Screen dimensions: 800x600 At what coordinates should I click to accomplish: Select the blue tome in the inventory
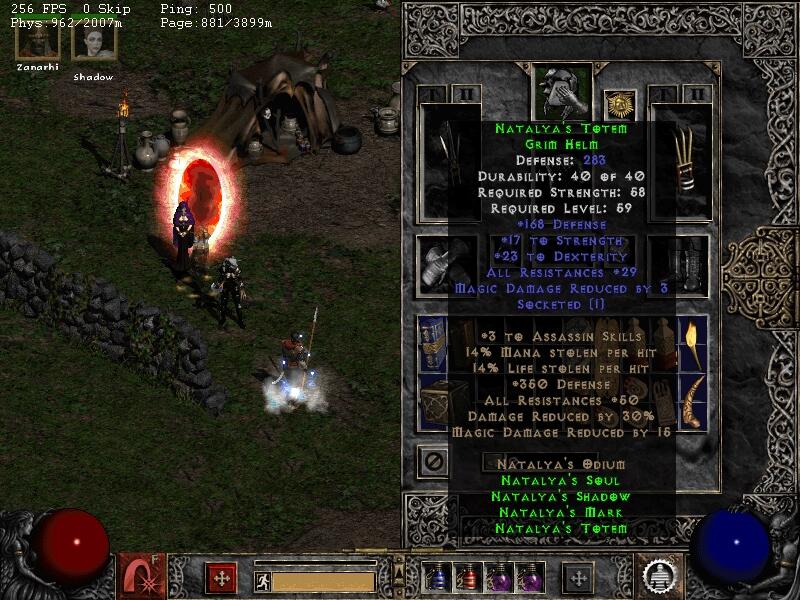point(432,342)
